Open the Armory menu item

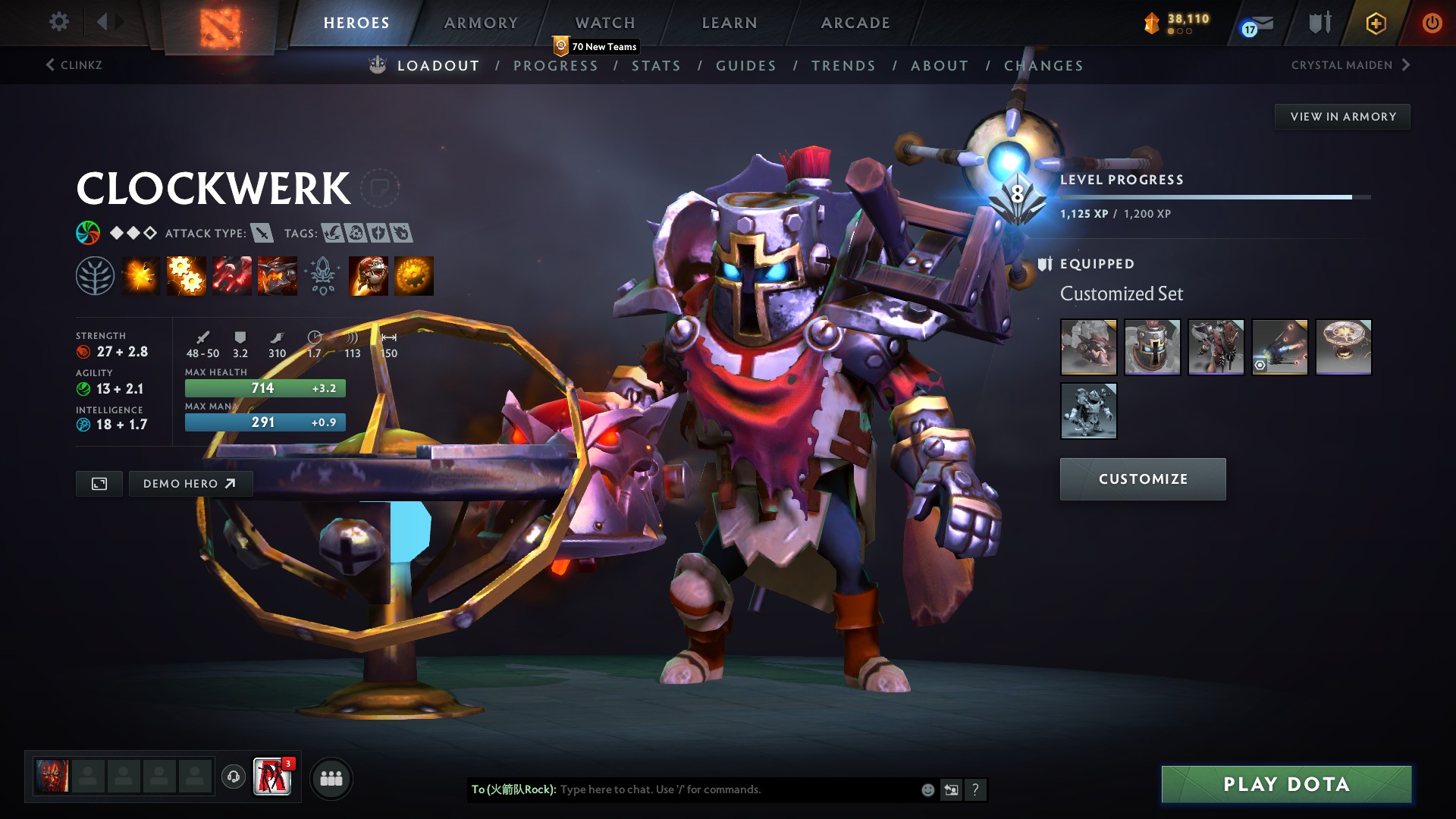[x=480, y=23]
